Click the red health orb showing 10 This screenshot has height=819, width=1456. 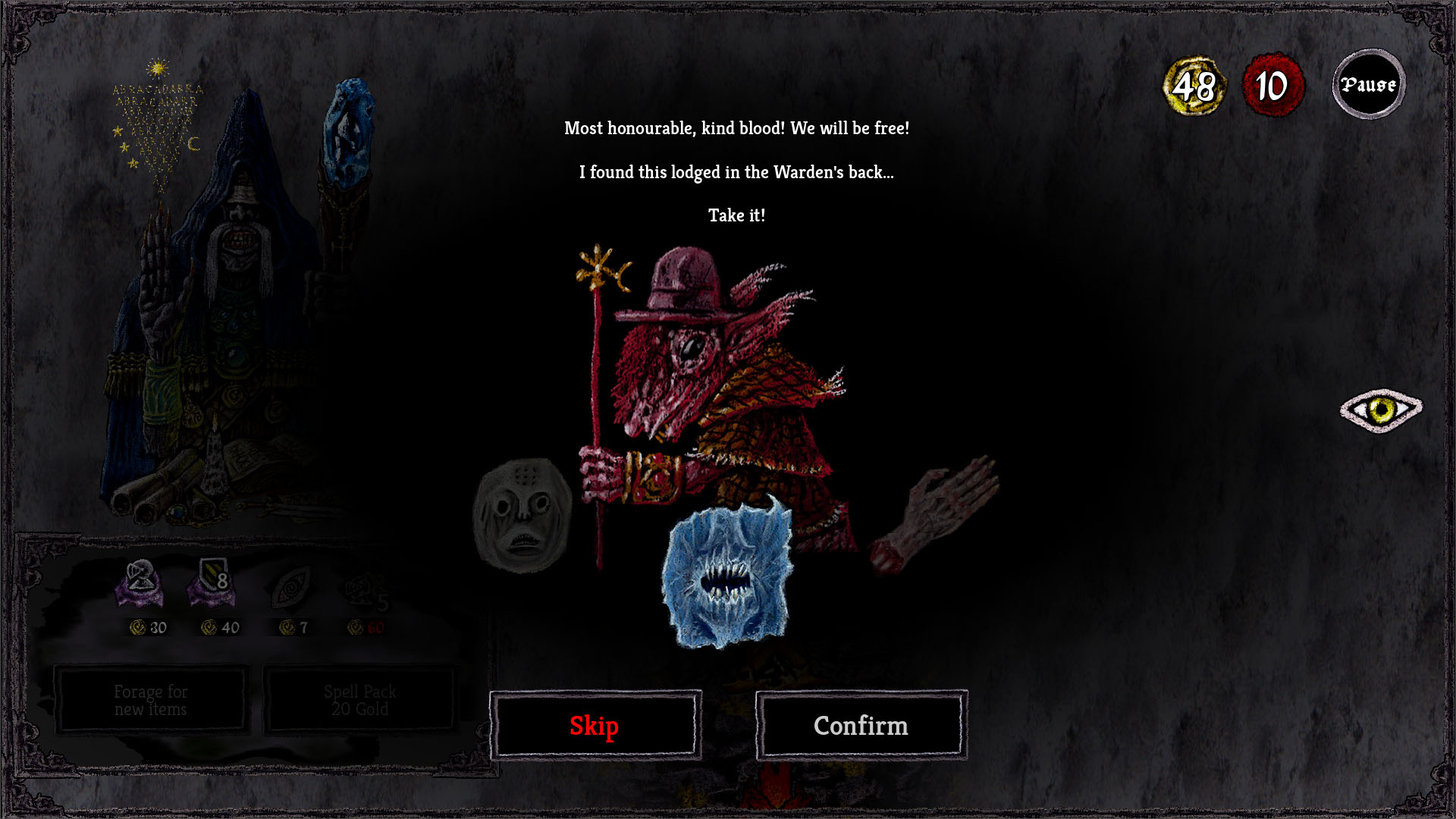(1272, 85)
